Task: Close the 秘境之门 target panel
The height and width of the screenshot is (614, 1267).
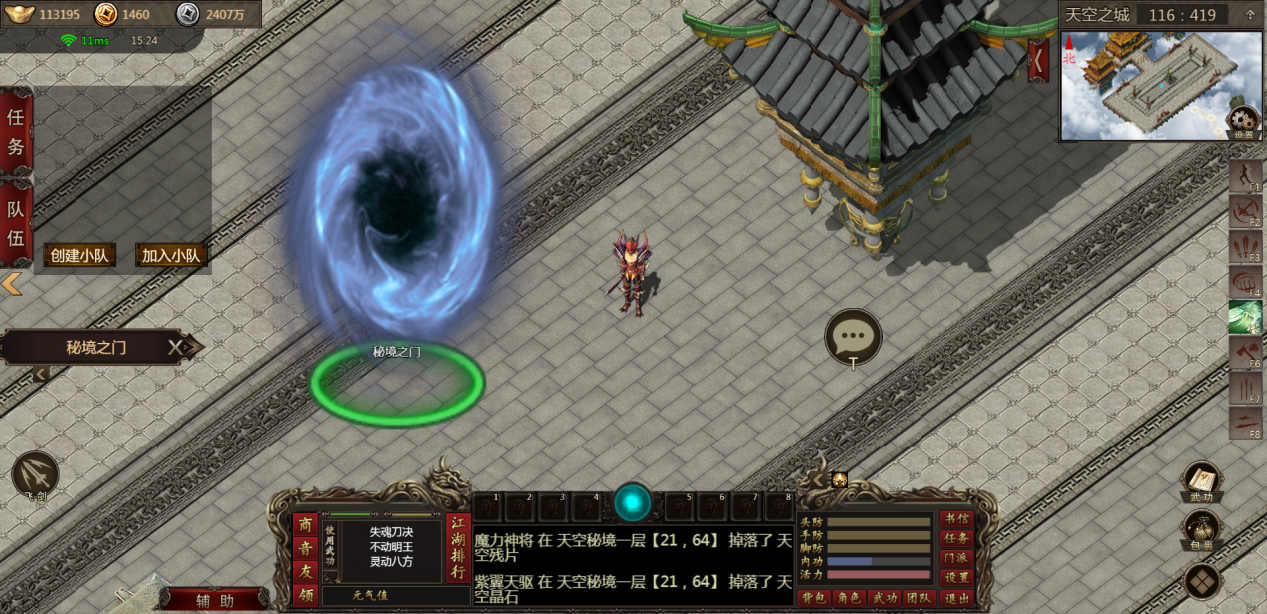Action: tap(175, 347)
